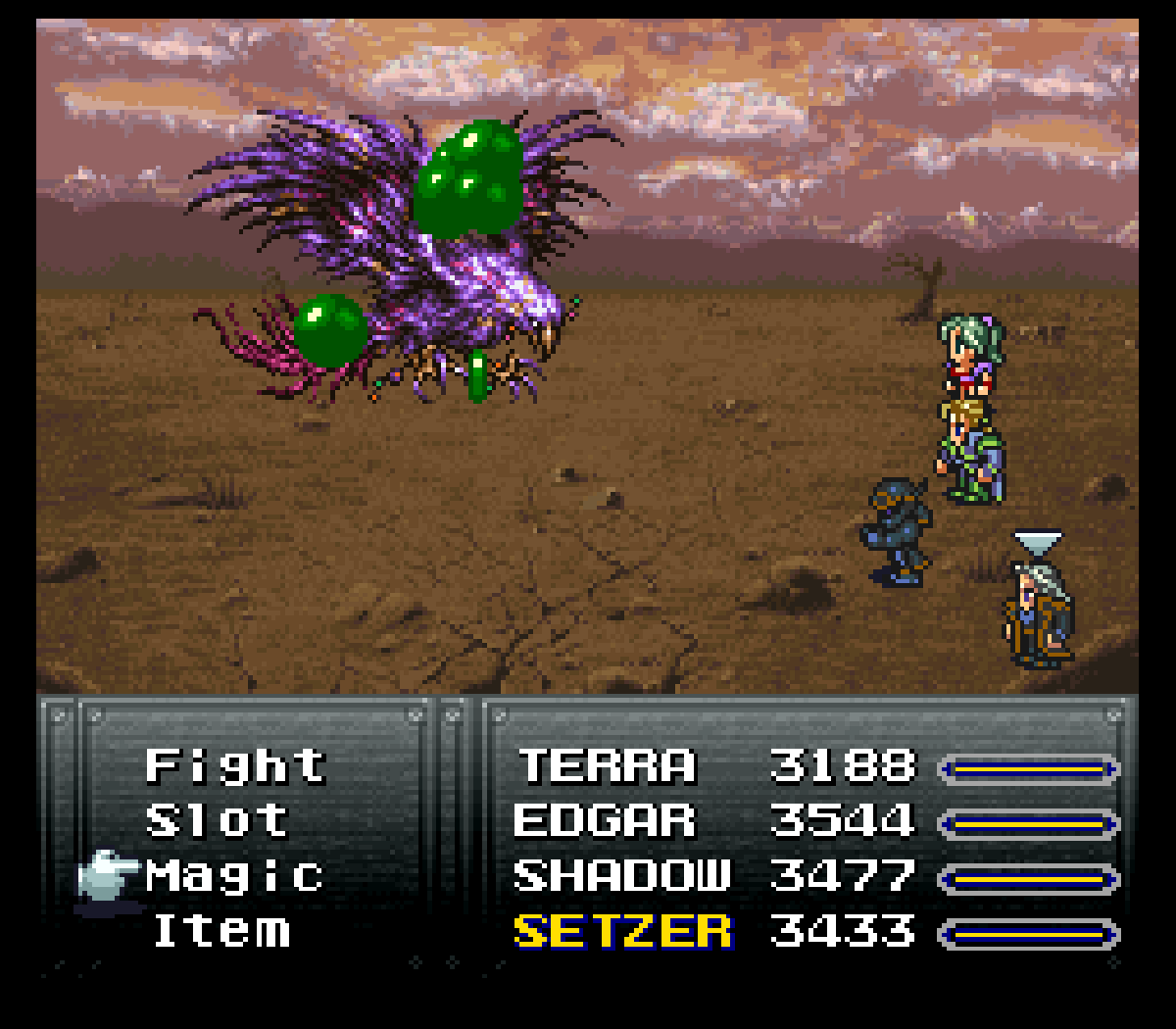Viewport: 1176px width, 1029px height.
Task: Select TERRA in the party list
Action: (607, 766)
